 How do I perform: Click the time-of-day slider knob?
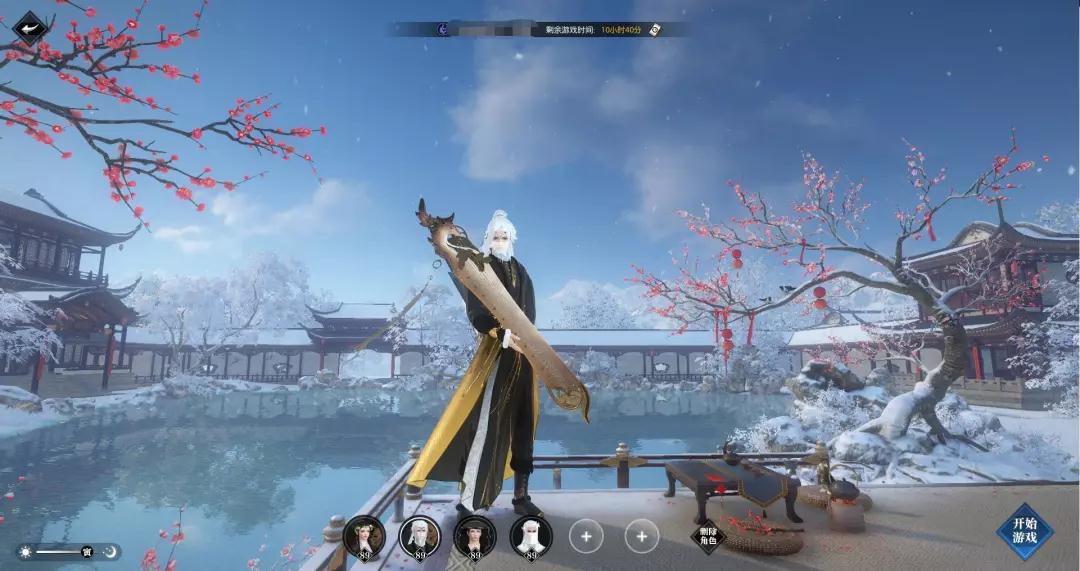(x=87, y=552)
